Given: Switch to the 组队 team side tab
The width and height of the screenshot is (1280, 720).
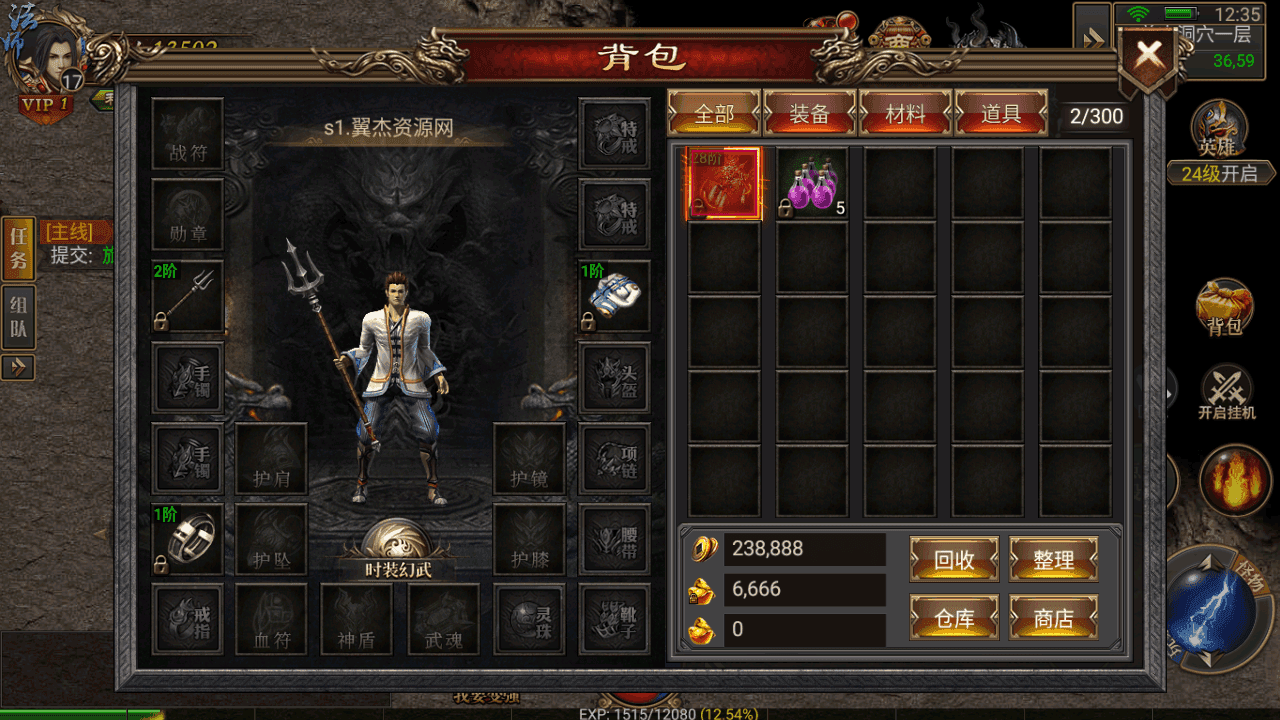Looking at the screenshot, I should pos(18,318).
